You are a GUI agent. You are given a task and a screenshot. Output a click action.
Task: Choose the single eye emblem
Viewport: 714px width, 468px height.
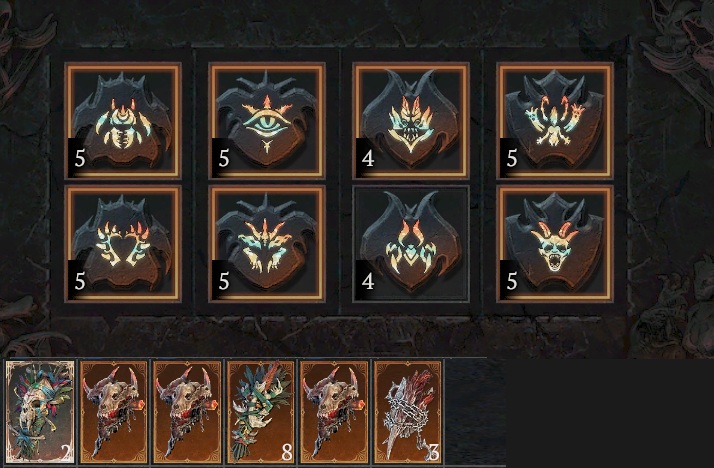266,120
